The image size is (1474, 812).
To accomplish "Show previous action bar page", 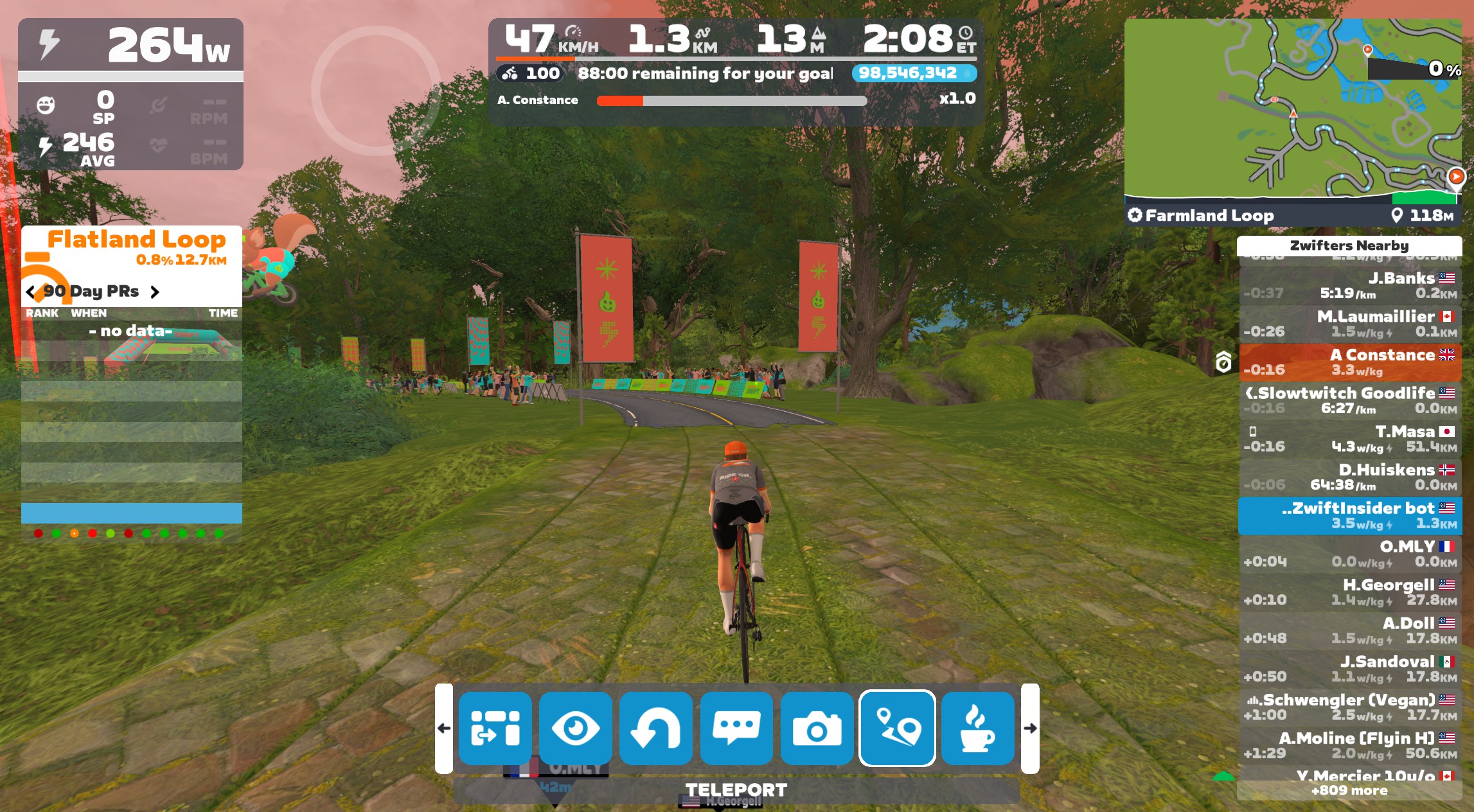I will 443,728.
